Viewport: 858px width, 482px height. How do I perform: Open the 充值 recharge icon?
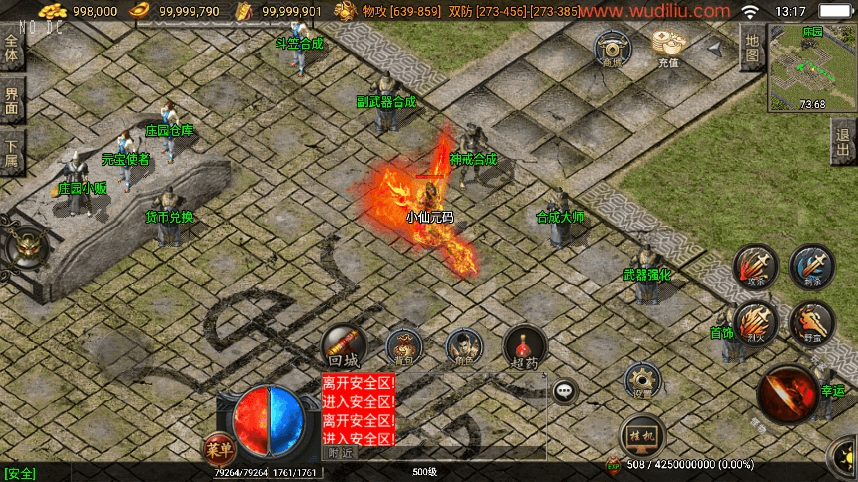[667, 47]
